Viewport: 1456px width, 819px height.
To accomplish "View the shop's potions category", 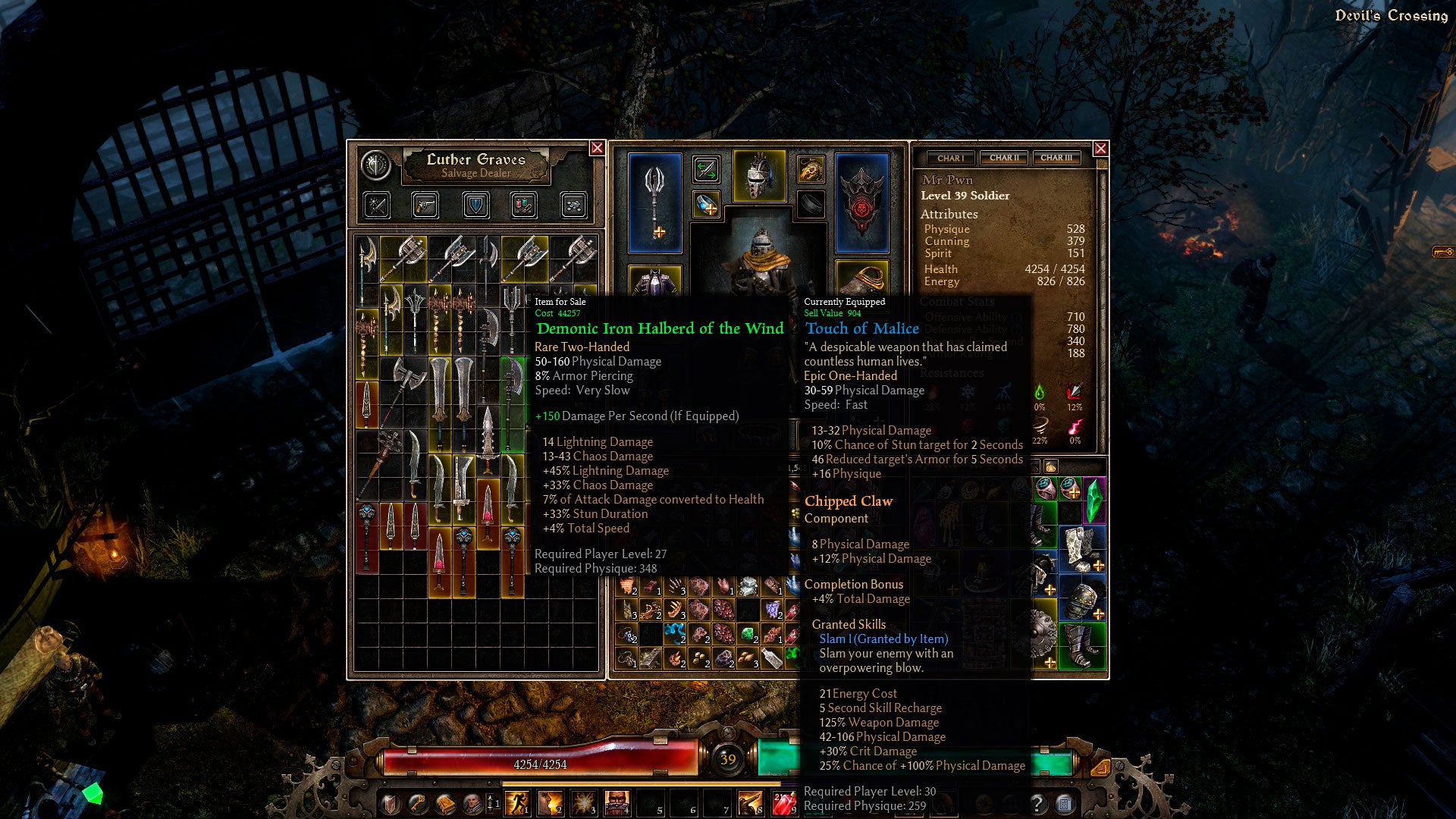I will click(x=524, y=205).
